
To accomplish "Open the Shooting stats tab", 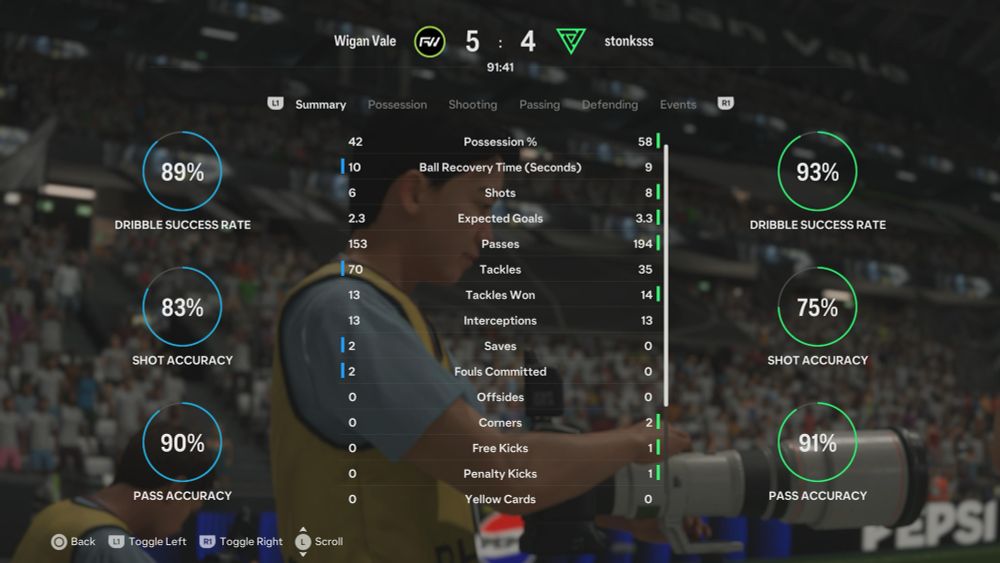I will (x=472, y=104).
